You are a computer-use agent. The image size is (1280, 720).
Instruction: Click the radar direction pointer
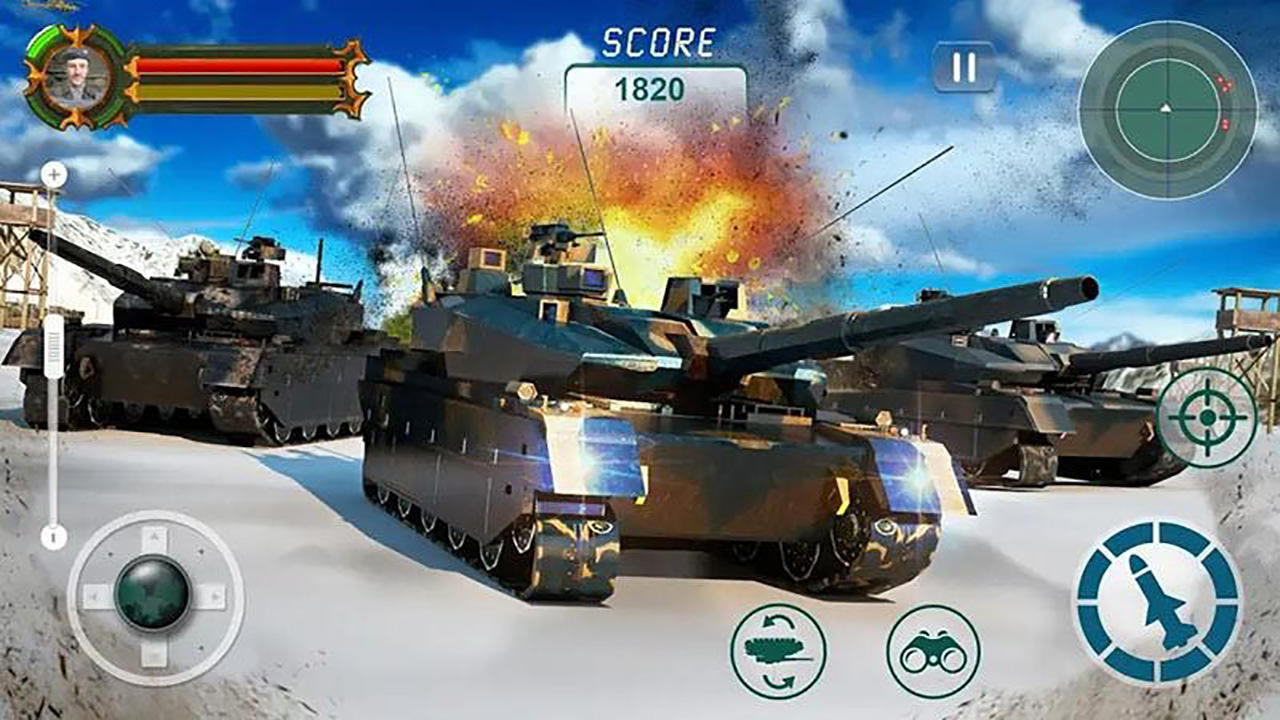[x=1165, y=107]
